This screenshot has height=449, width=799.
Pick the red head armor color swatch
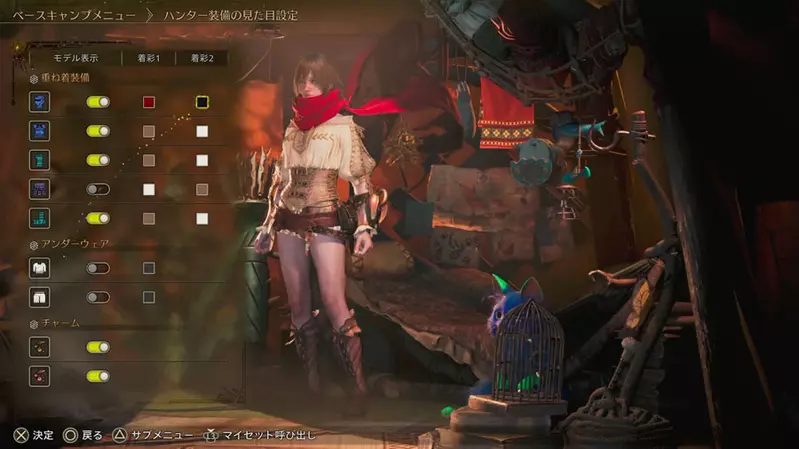[149, 102]
